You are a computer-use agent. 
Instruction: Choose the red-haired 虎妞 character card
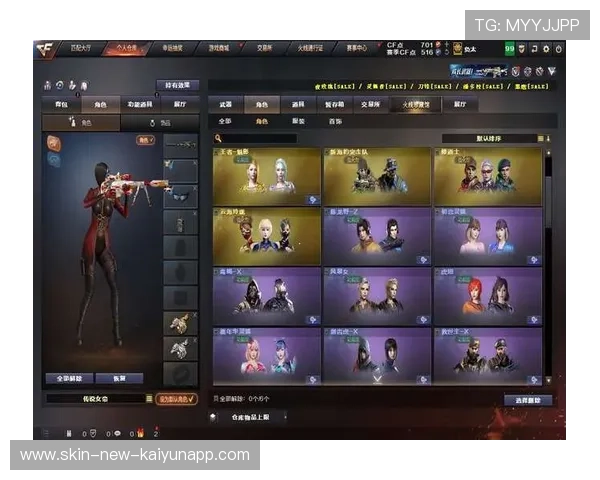tap(488, 295)
